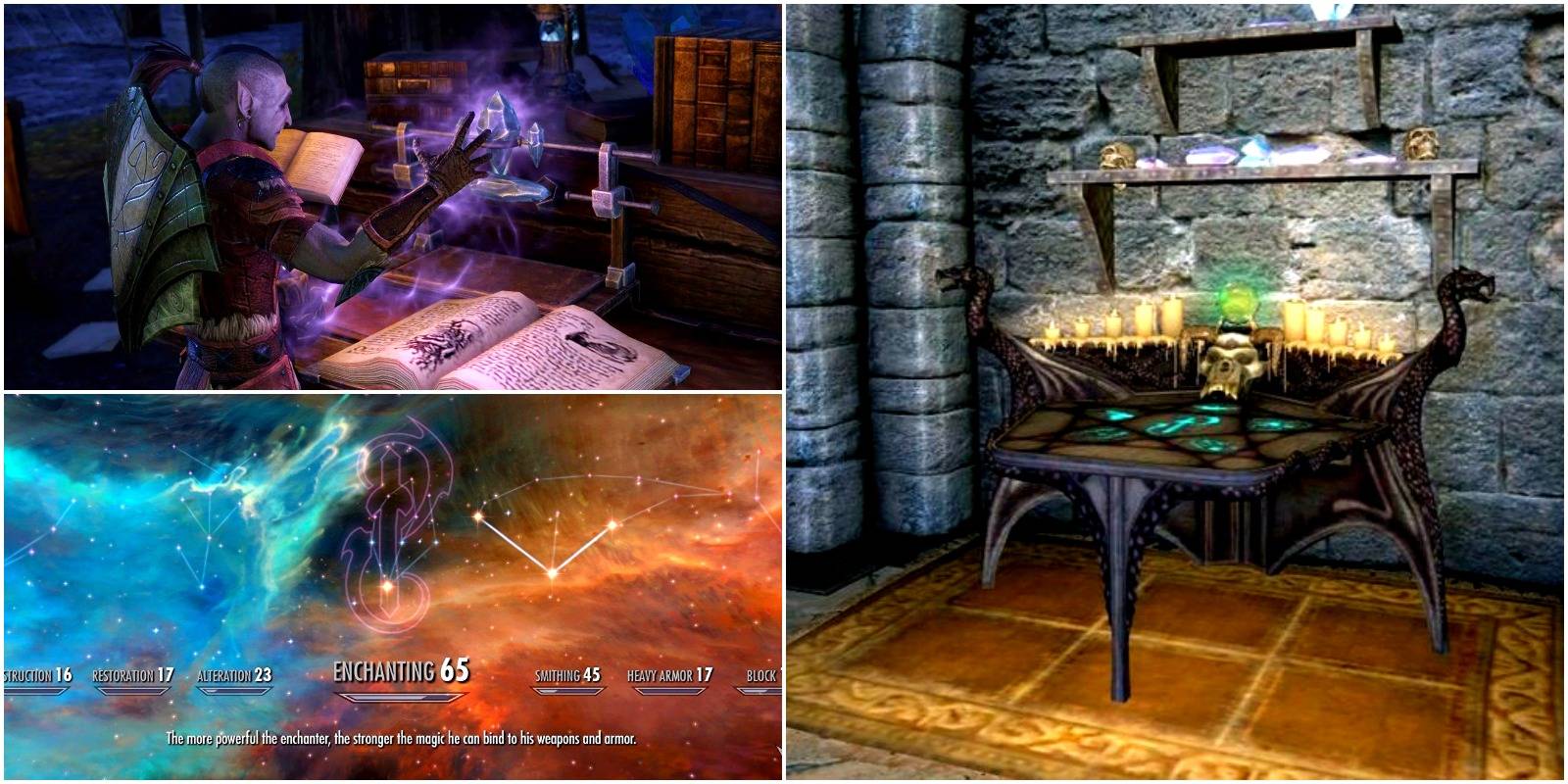Select the leftmost perk star on the arc
Image resolution: width=1568 pixels, height=784 pixels.
click(x=478, y=514)
